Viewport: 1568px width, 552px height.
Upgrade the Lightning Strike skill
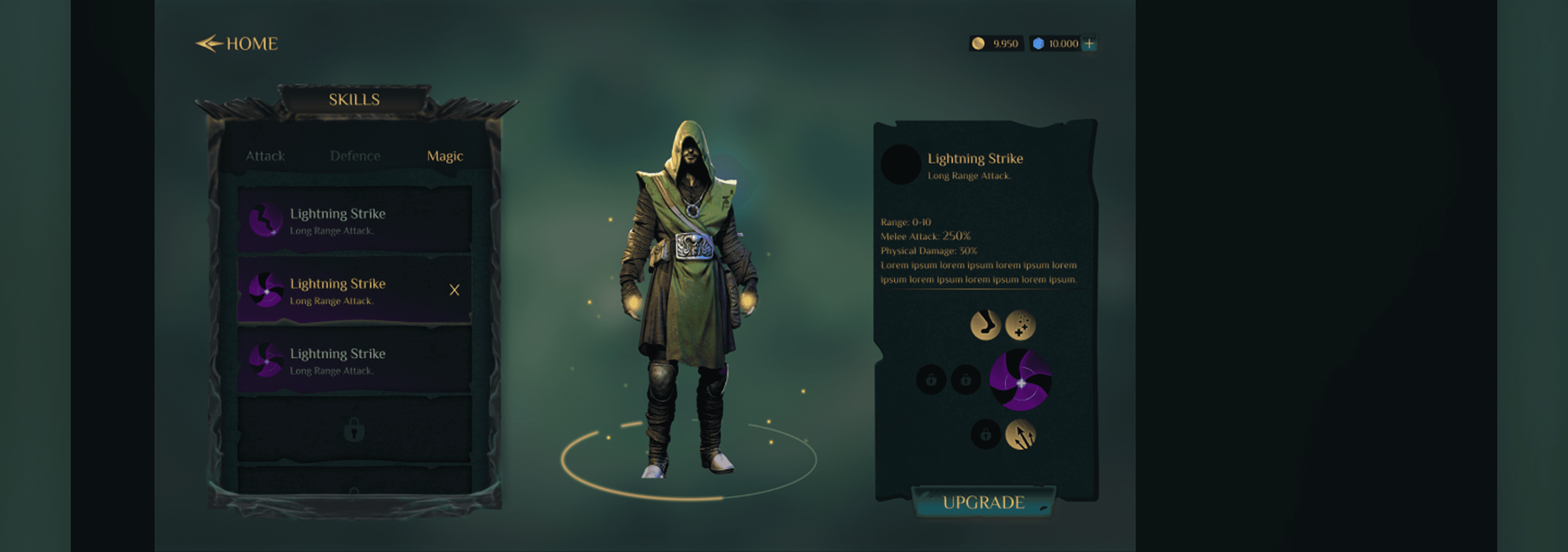[x=983, y=502]
